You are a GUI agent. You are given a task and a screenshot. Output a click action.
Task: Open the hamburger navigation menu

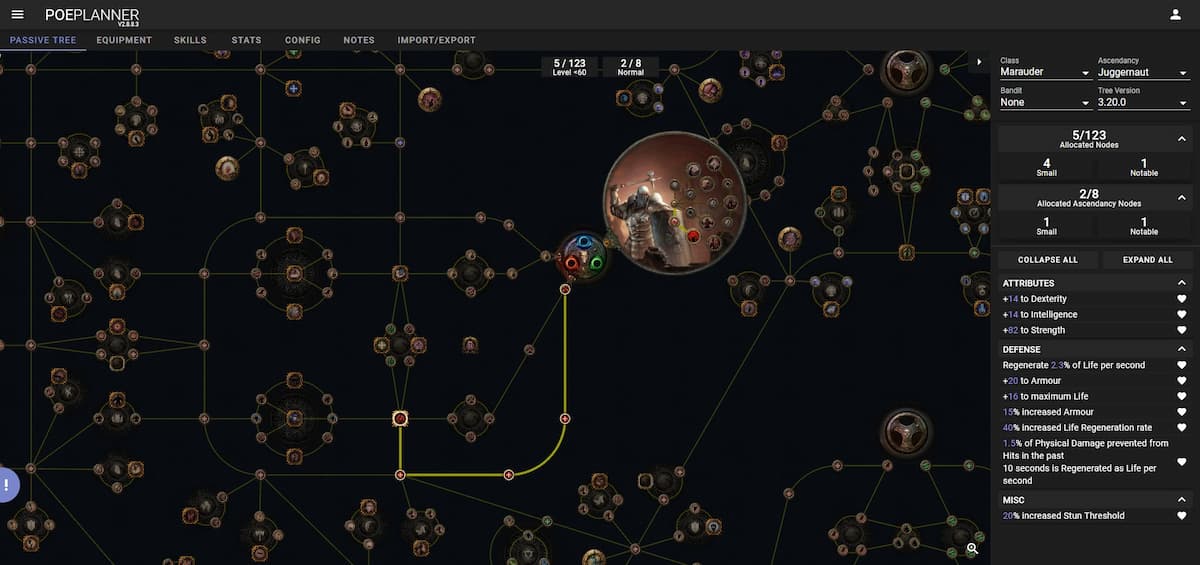(17, 14)
